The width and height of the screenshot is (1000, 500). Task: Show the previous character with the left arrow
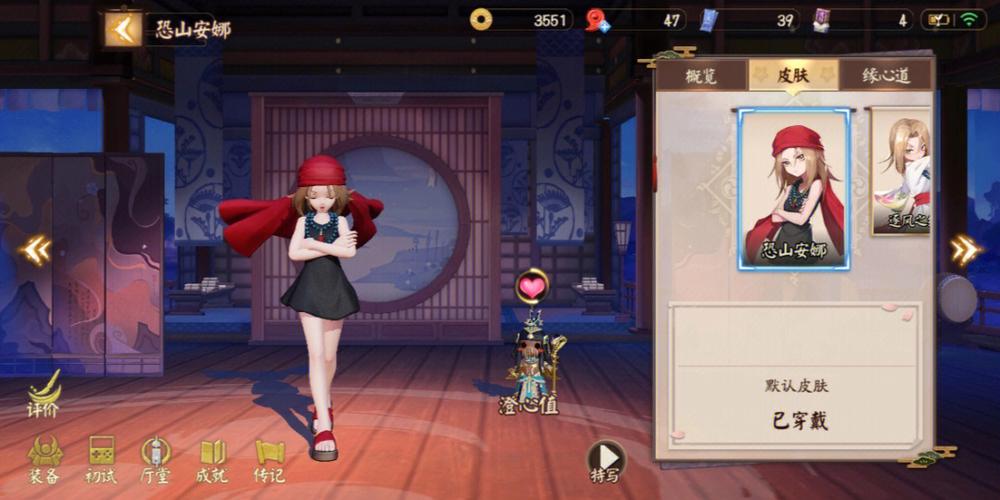pyautogui.click(x=34, y=250)
